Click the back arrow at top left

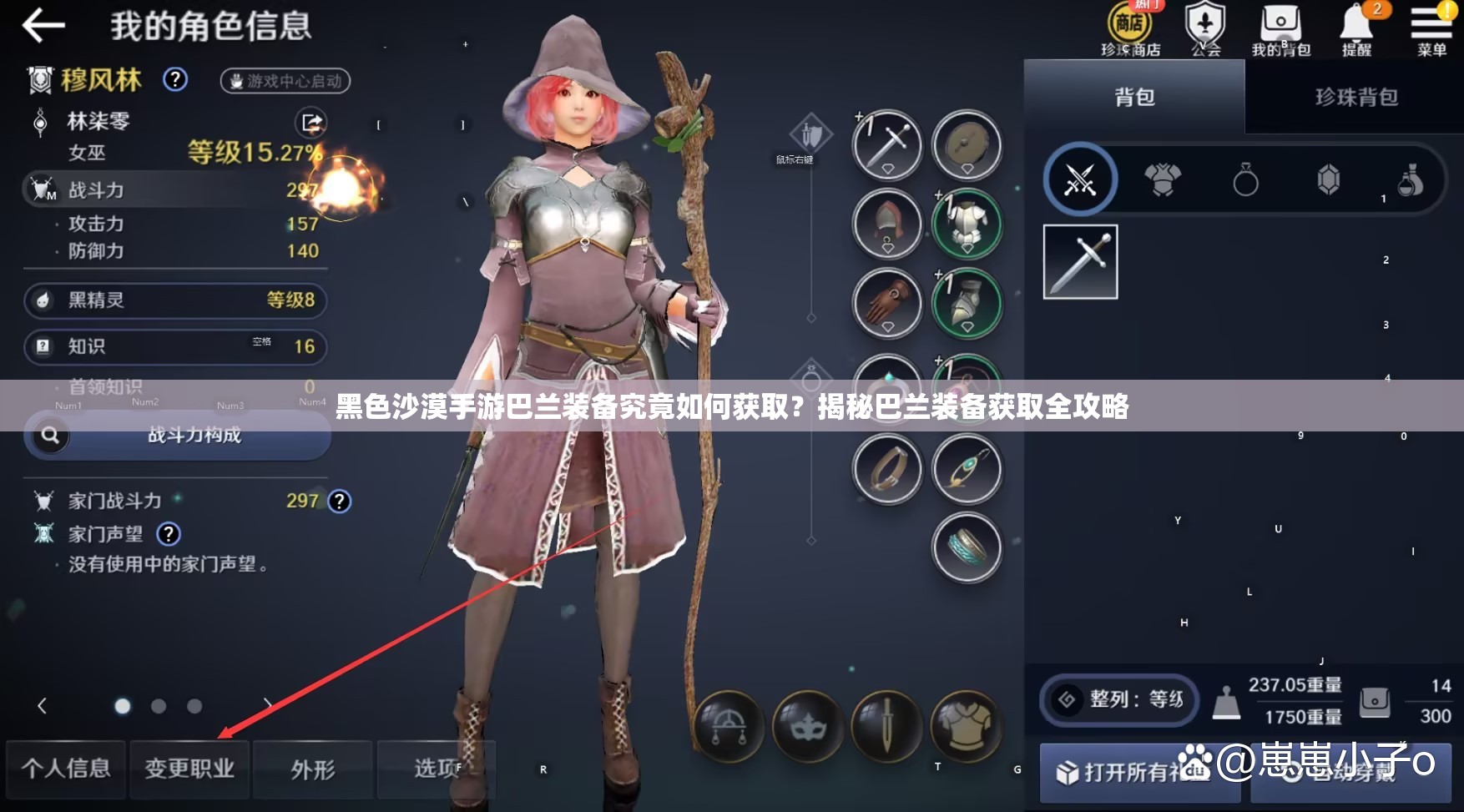[x=43, y=25]
